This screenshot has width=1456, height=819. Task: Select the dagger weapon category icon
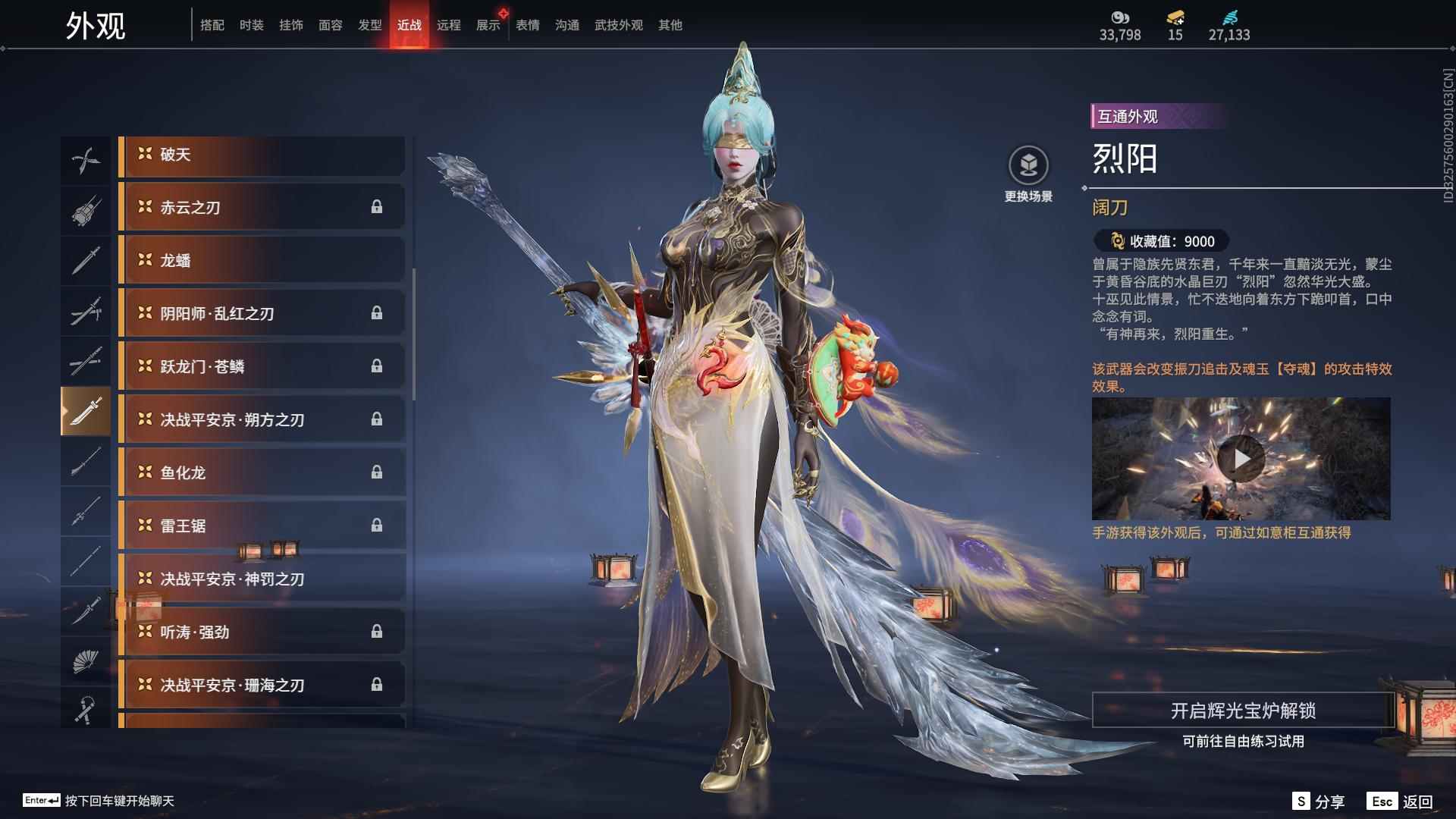[x=86, y=610]
